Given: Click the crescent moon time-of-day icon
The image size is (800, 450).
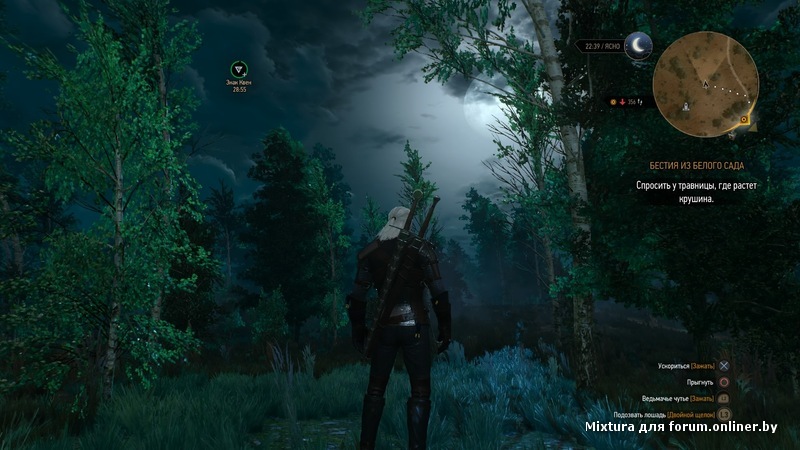Looking at the screenshot, I should [638, 46].
